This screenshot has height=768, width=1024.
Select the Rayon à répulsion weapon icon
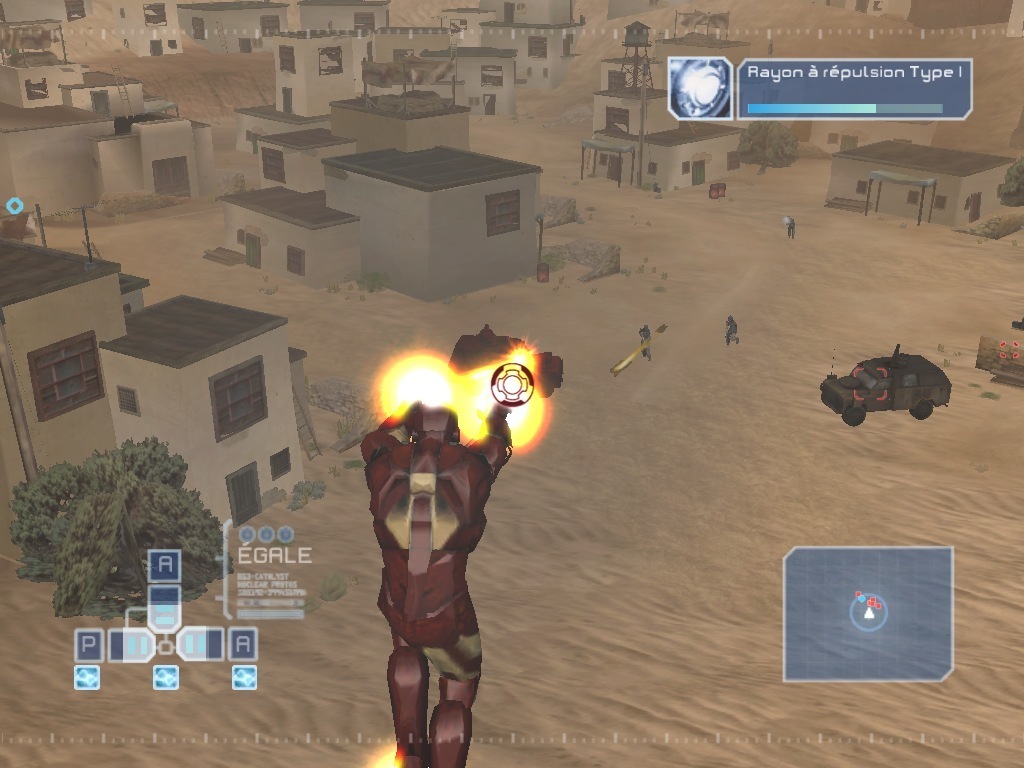[x=701, y=89]
